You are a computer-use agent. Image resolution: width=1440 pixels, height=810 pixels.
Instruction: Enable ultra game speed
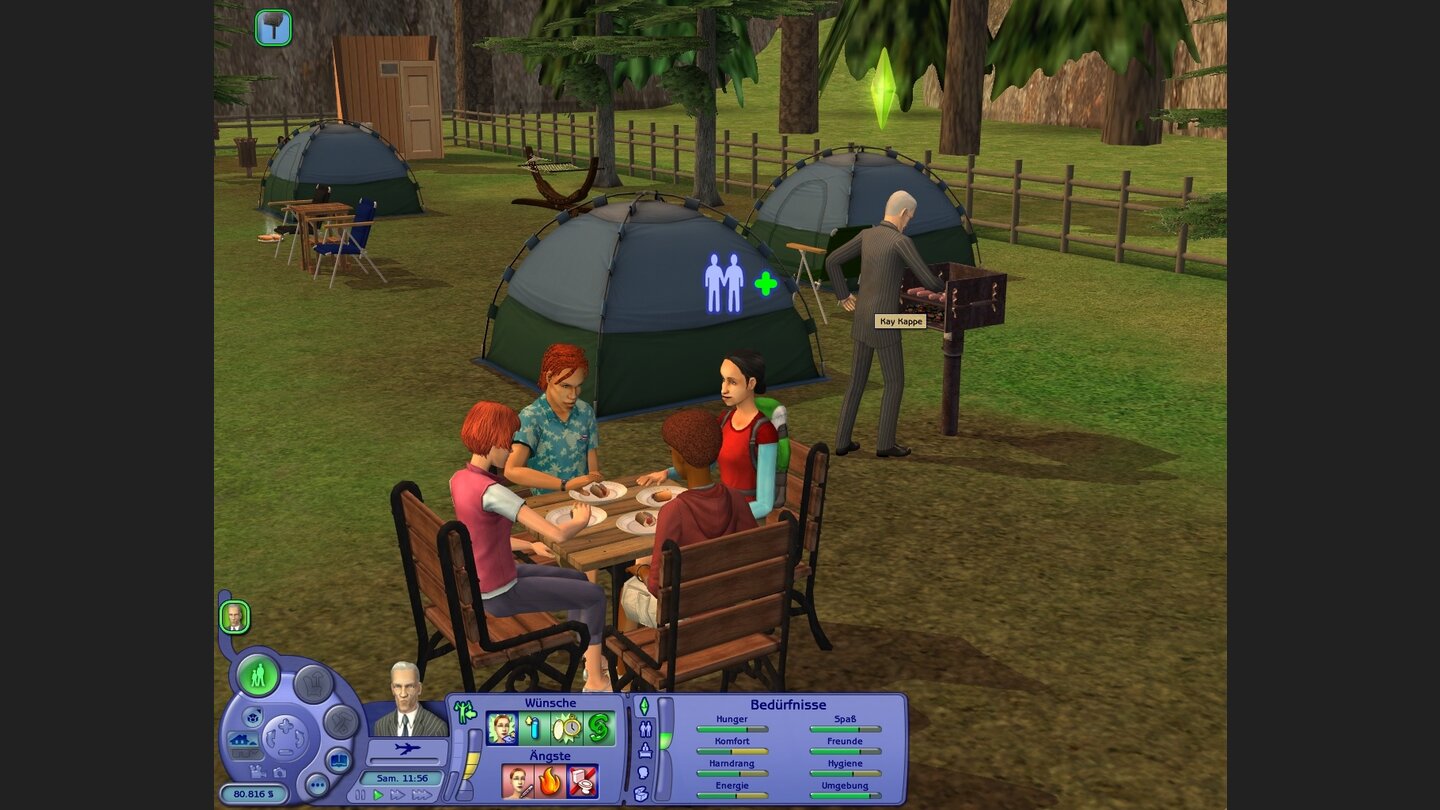[423, 795]
